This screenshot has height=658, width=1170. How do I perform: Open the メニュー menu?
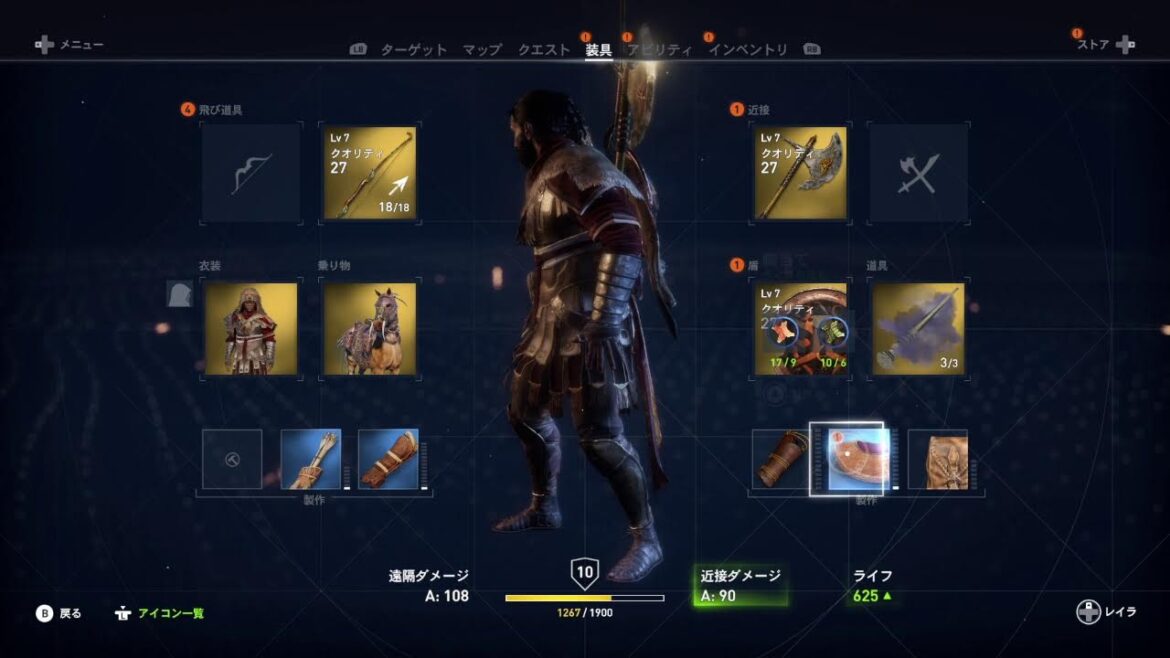[x=70, y=45]
